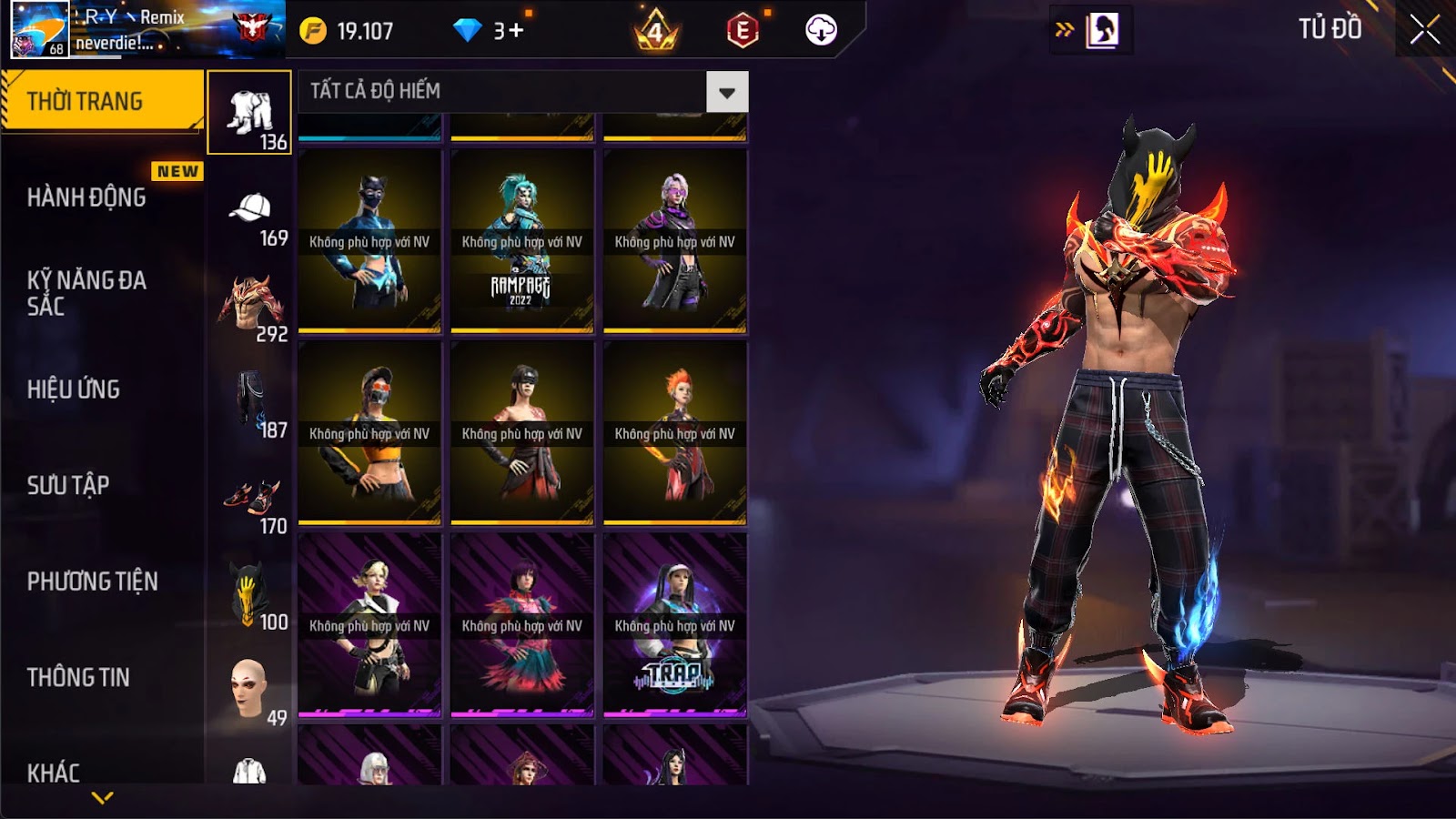This screenshot has height=819, width=1456.
Task: Select the Rampage 2022 costume bundle
Action: (522, 240)
